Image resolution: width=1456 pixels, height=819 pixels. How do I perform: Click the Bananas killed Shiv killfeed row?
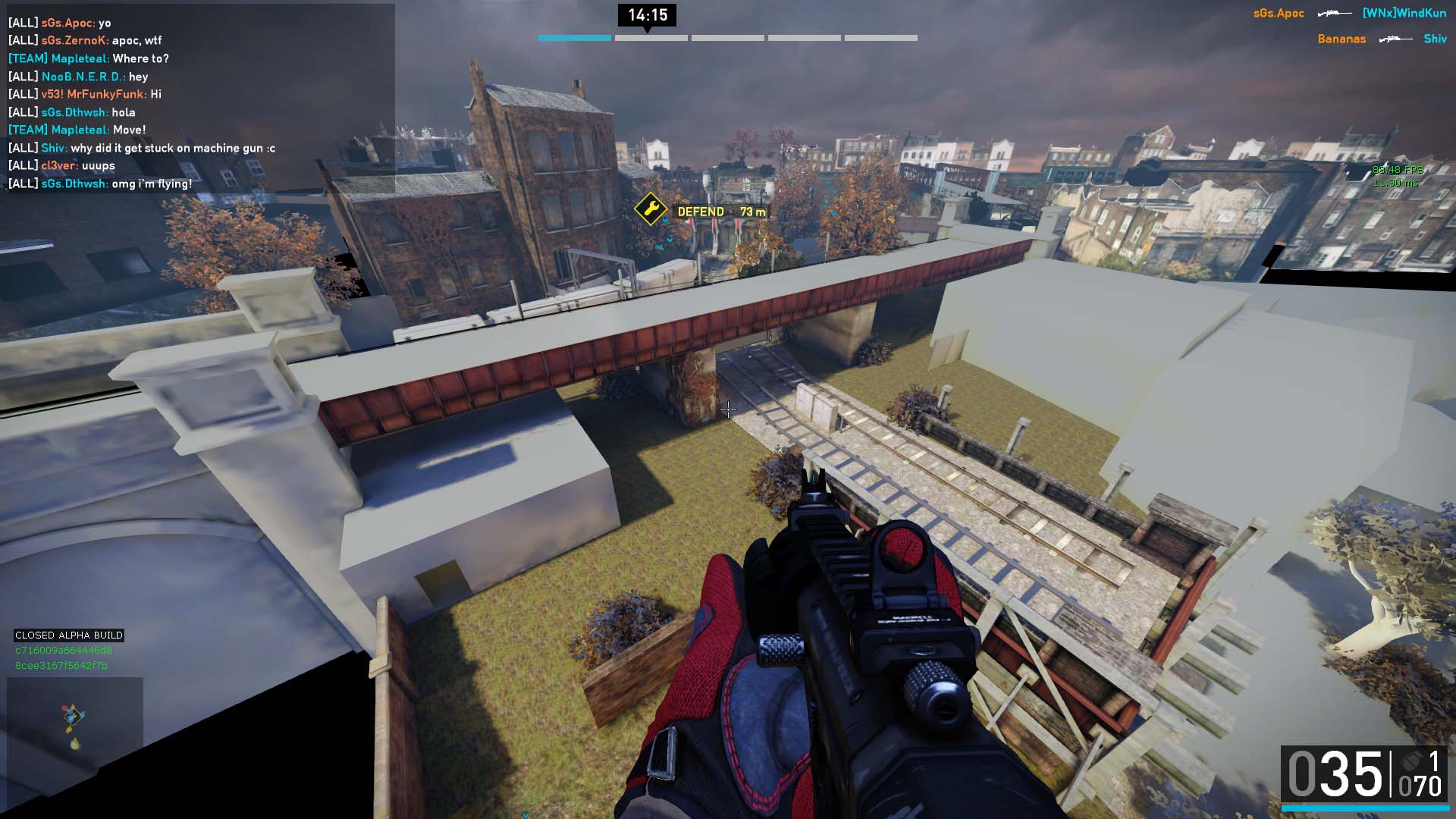coord(1382,39)
